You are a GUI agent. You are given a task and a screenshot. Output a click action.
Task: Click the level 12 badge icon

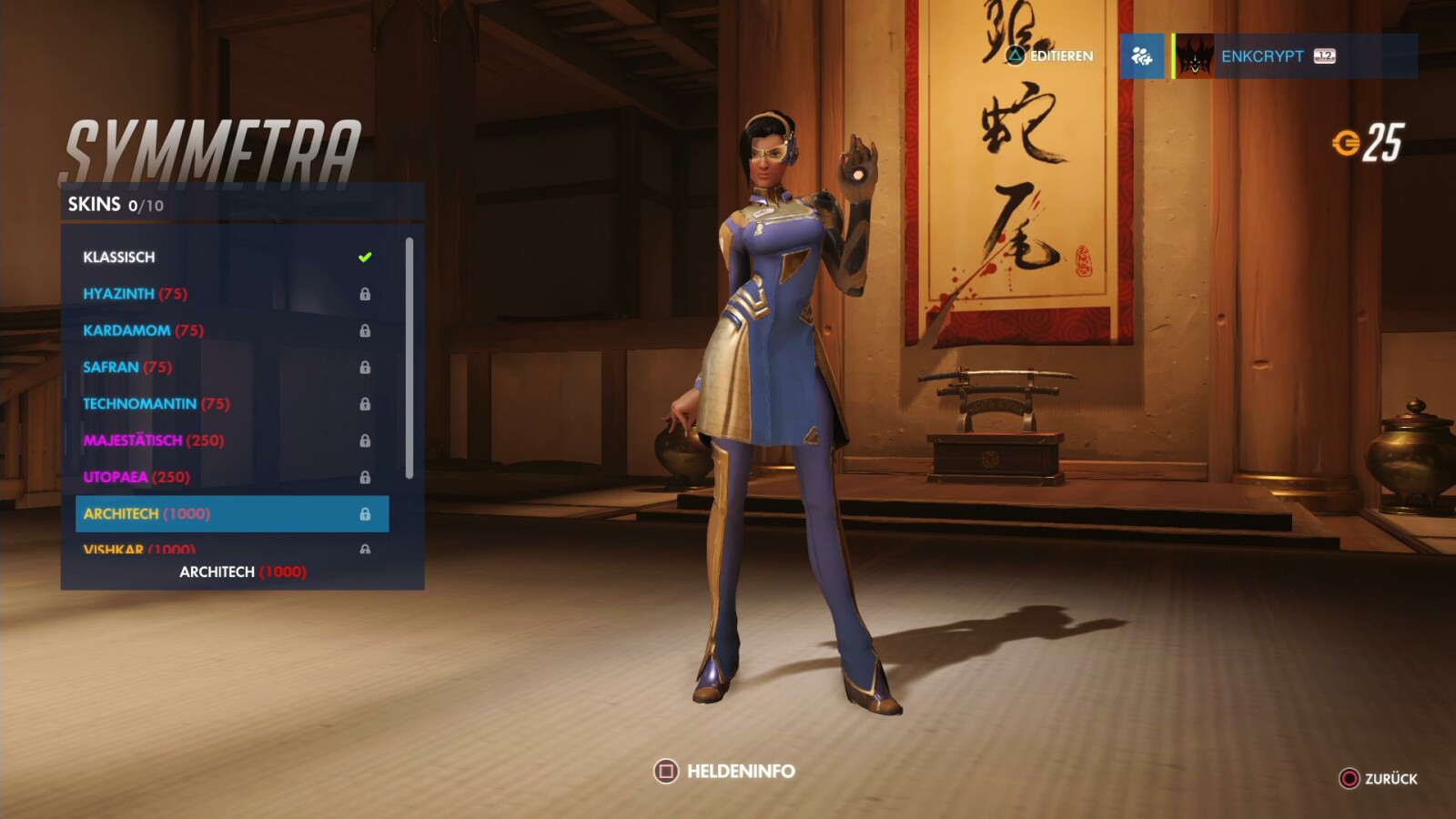point(1325,56)
